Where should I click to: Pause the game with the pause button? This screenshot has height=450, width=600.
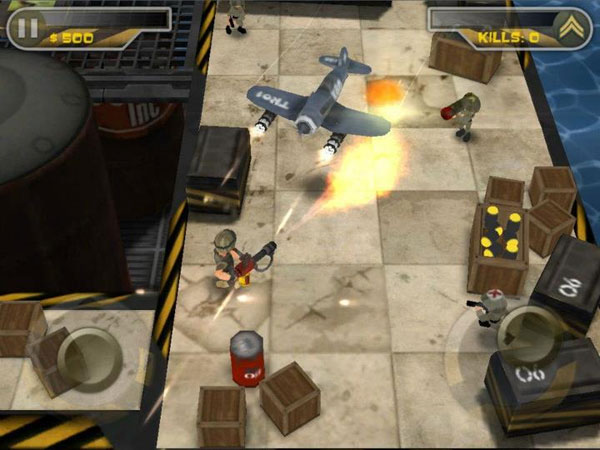pos(29,26)
